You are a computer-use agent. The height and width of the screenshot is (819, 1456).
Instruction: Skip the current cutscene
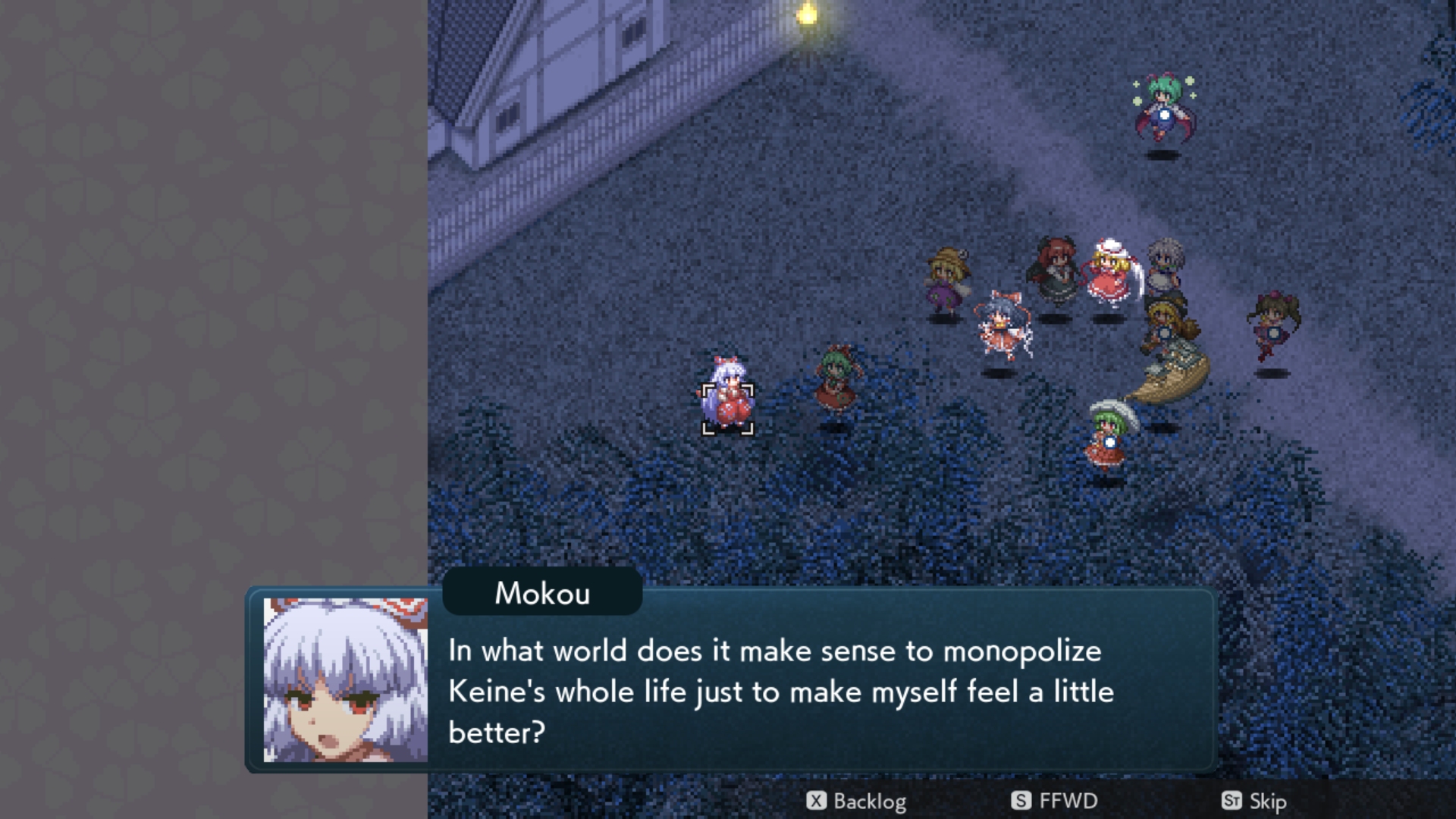[1254, 801]
